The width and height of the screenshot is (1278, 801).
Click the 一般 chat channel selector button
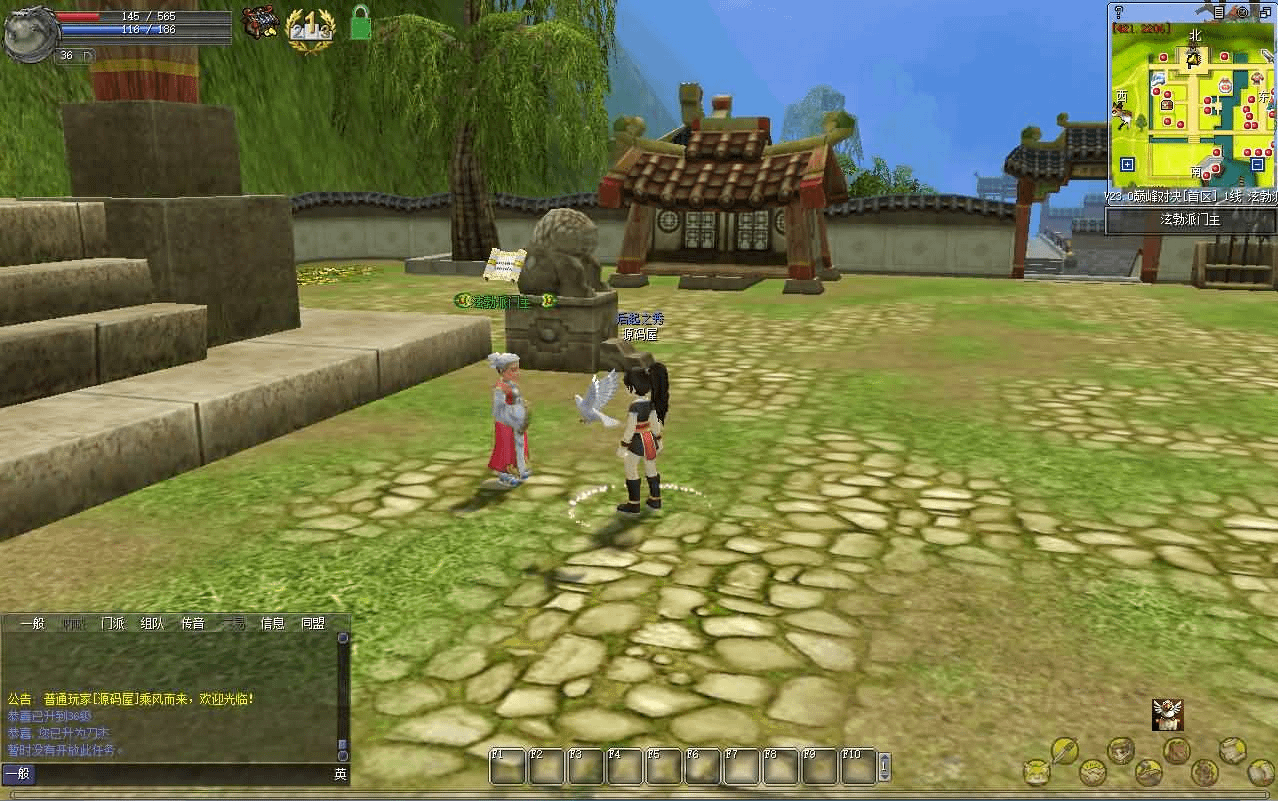pyautogui.click(x=17, y=774)
